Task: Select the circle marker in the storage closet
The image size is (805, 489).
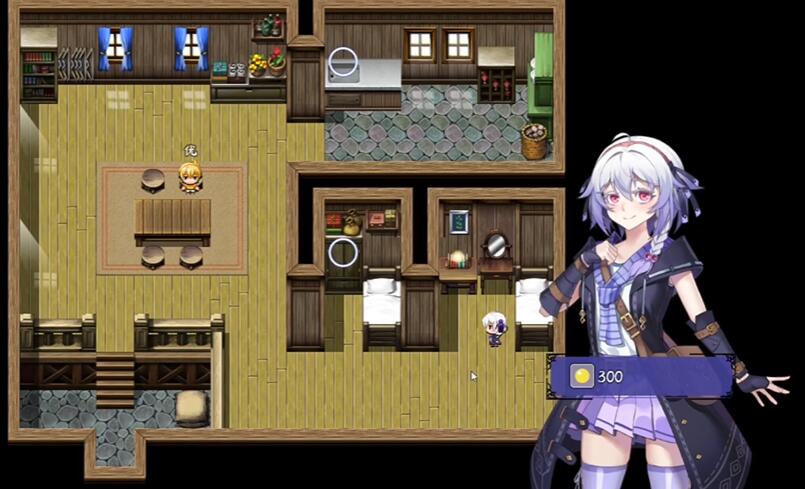Action: [x=343, y=252]
